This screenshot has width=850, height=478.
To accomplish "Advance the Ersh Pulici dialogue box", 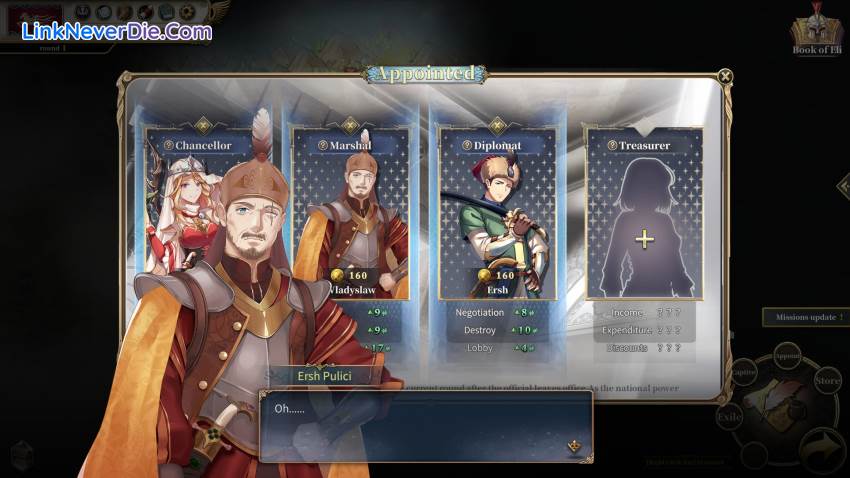I will tap(574, 446).
